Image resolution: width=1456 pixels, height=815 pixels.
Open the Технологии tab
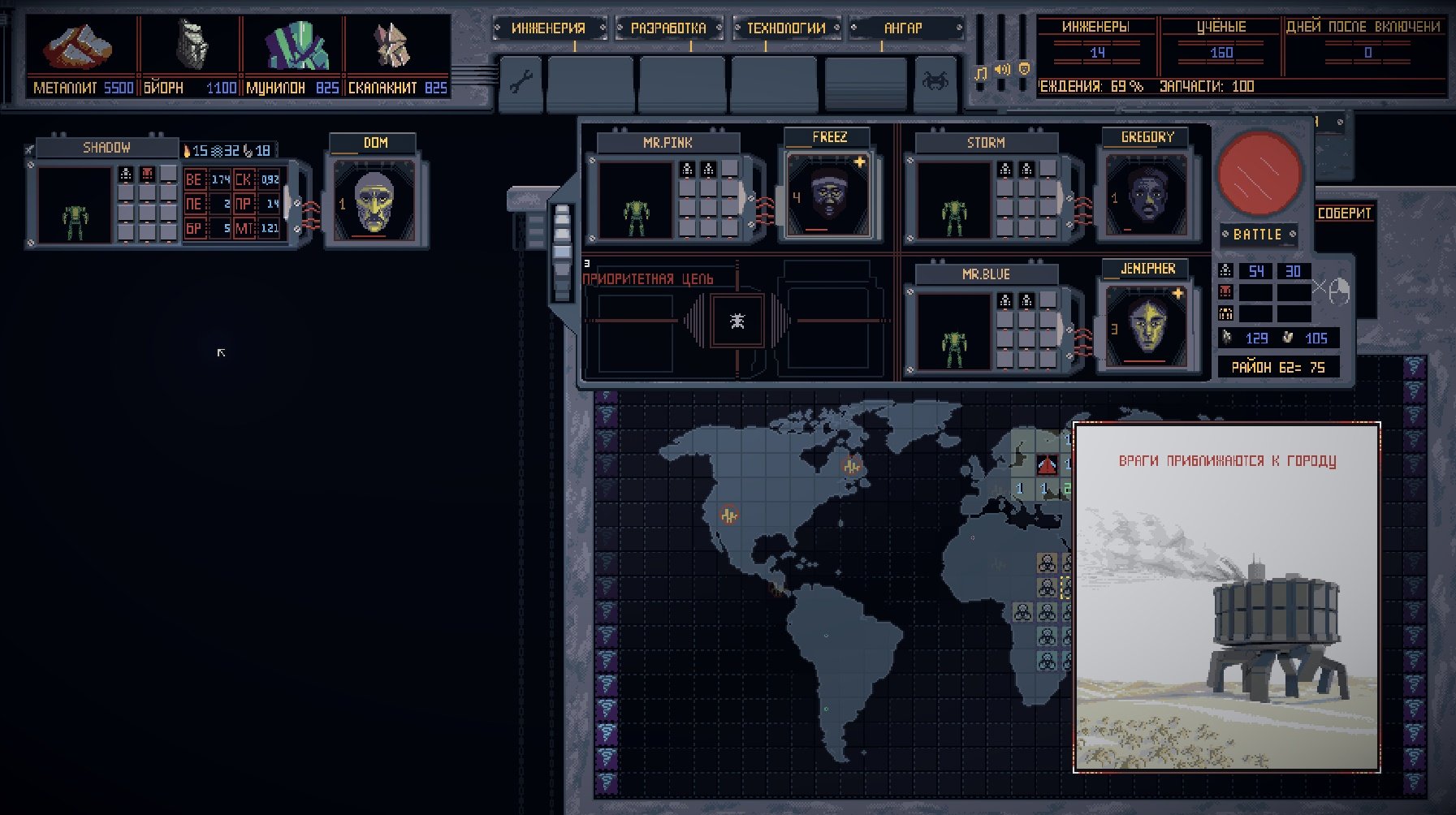click(x=785, y=28)
